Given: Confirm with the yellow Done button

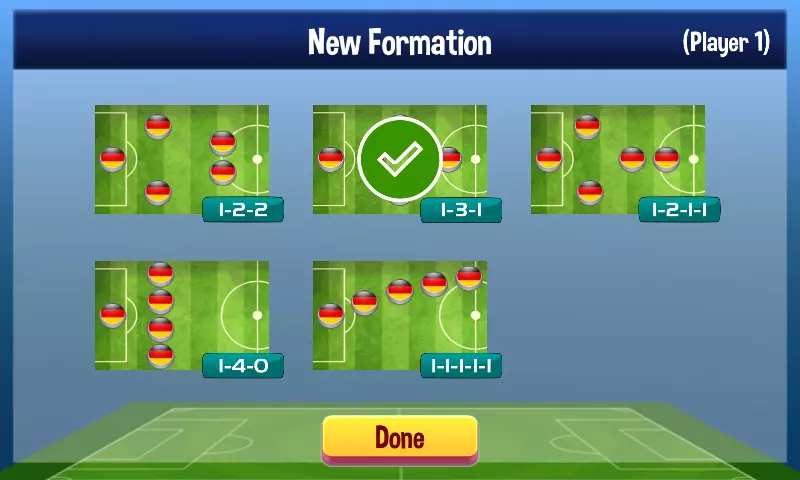Looking at the screenshot, I should point(400,438).
